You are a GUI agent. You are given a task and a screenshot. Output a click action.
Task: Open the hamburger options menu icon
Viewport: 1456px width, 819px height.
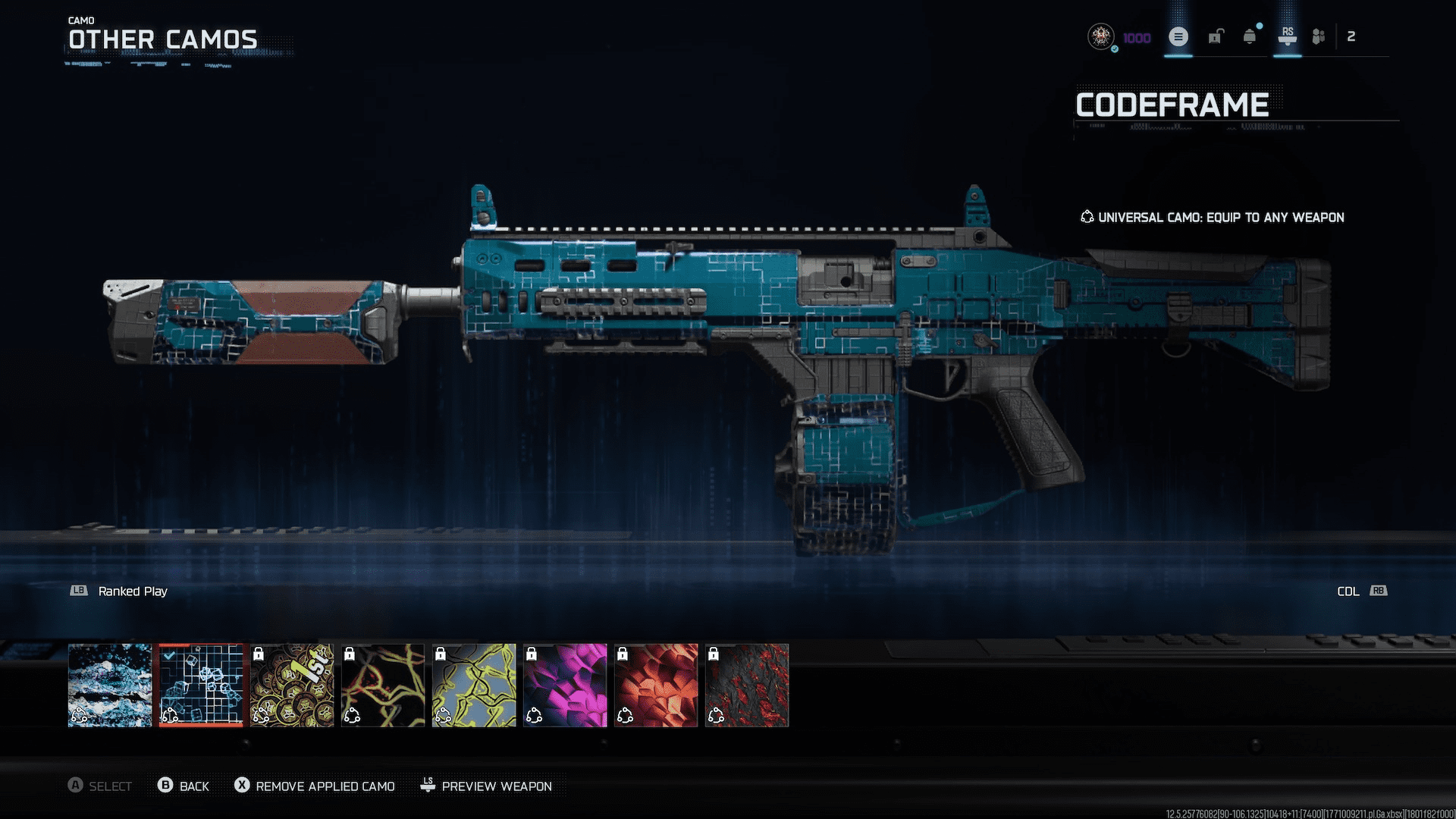click(1178, 36)
